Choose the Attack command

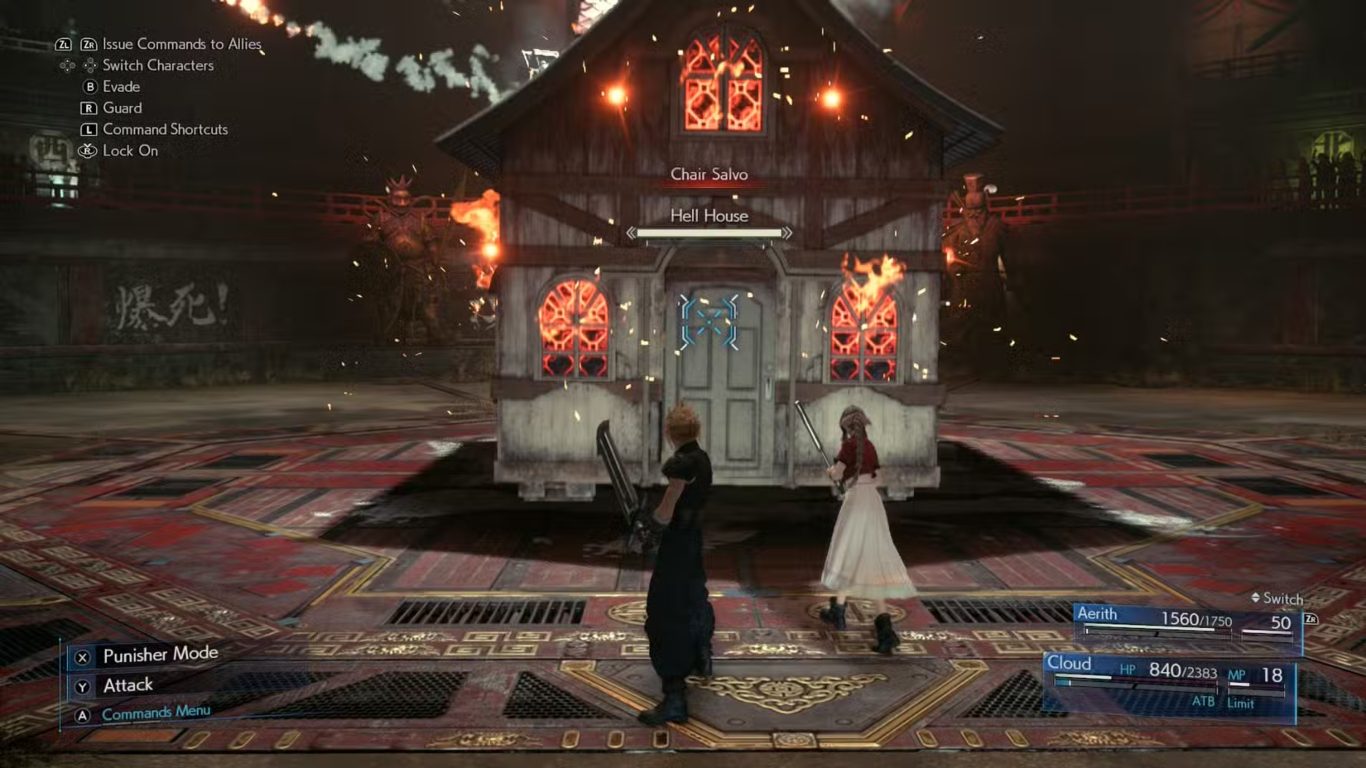128,685
